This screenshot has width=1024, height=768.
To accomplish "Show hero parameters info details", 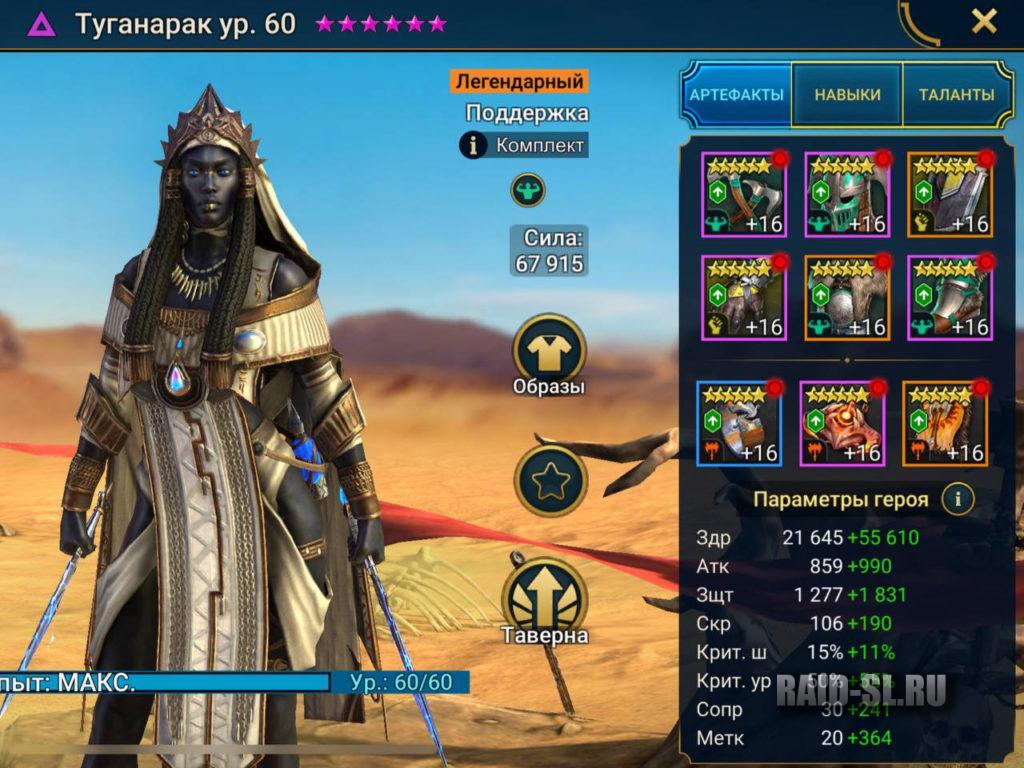I will pyautogui.click(x=958, y=498).
